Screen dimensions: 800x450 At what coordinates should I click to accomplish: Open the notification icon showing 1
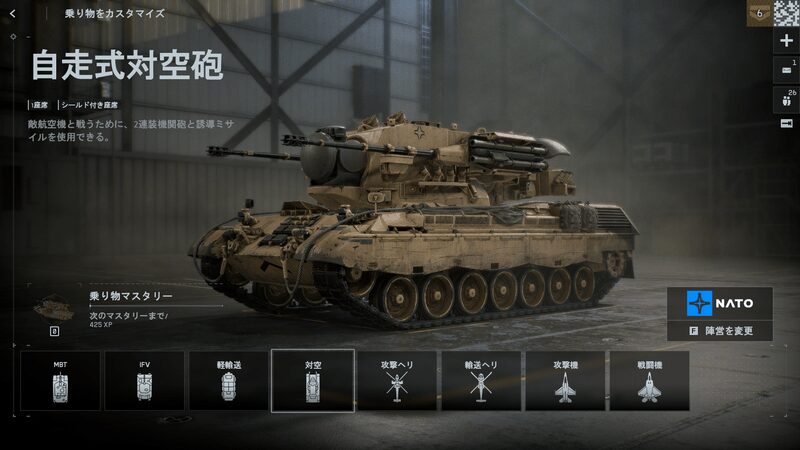(785, 69)
